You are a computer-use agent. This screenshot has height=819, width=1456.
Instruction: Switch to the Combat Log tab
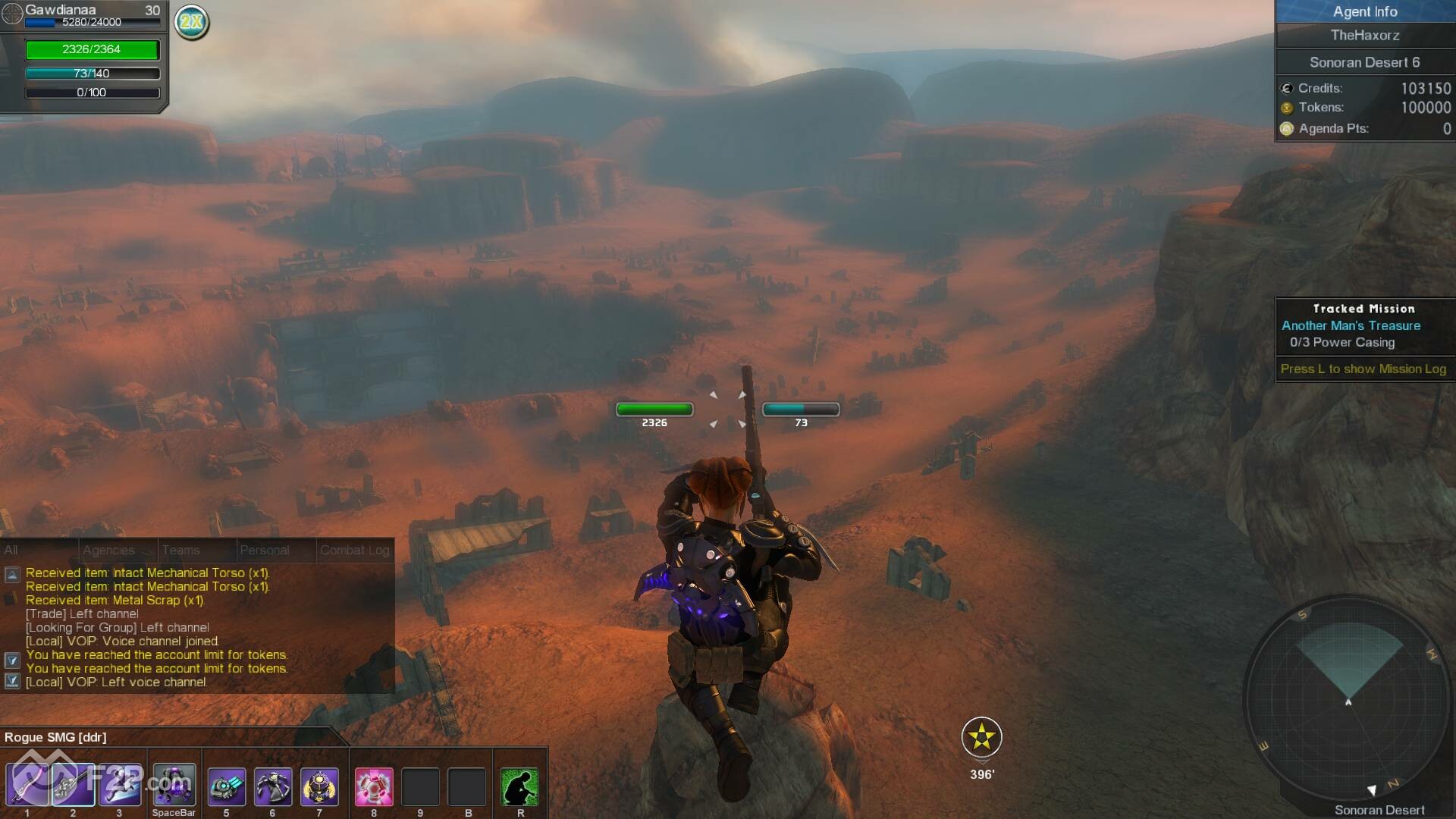(x=354, y=551)
